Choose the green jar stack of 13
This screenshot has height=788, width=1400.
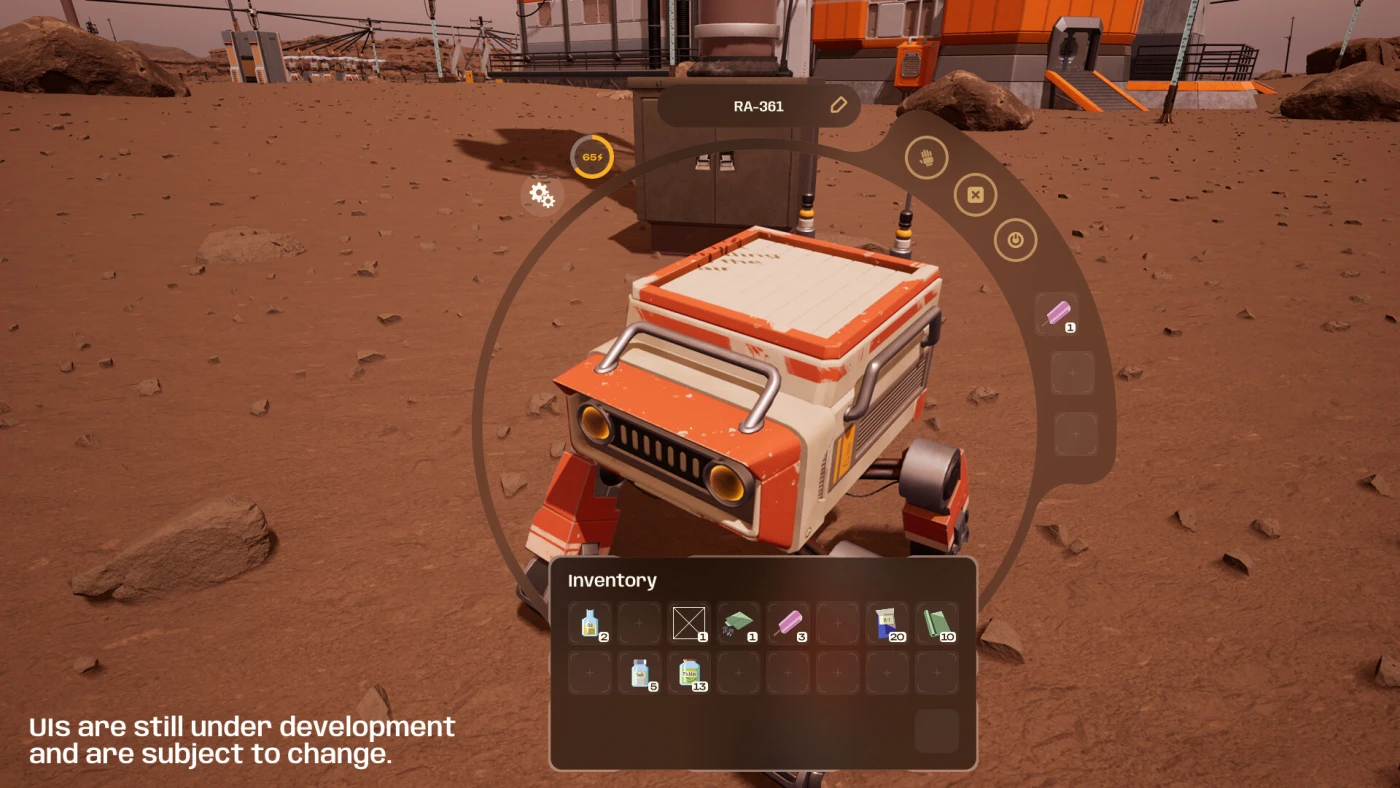[689, 673]
